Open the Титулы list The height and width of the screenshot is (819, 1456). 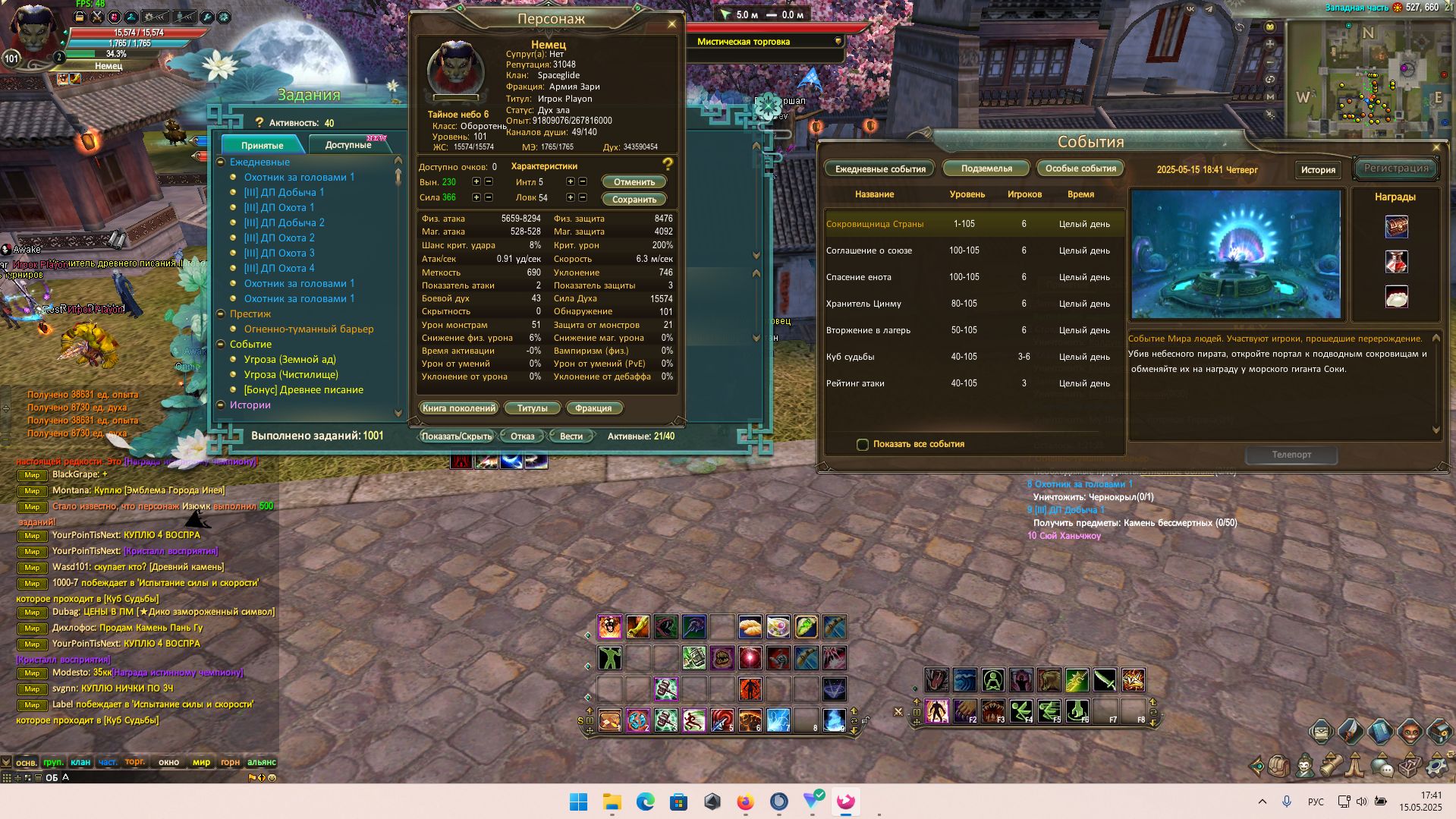532,408
